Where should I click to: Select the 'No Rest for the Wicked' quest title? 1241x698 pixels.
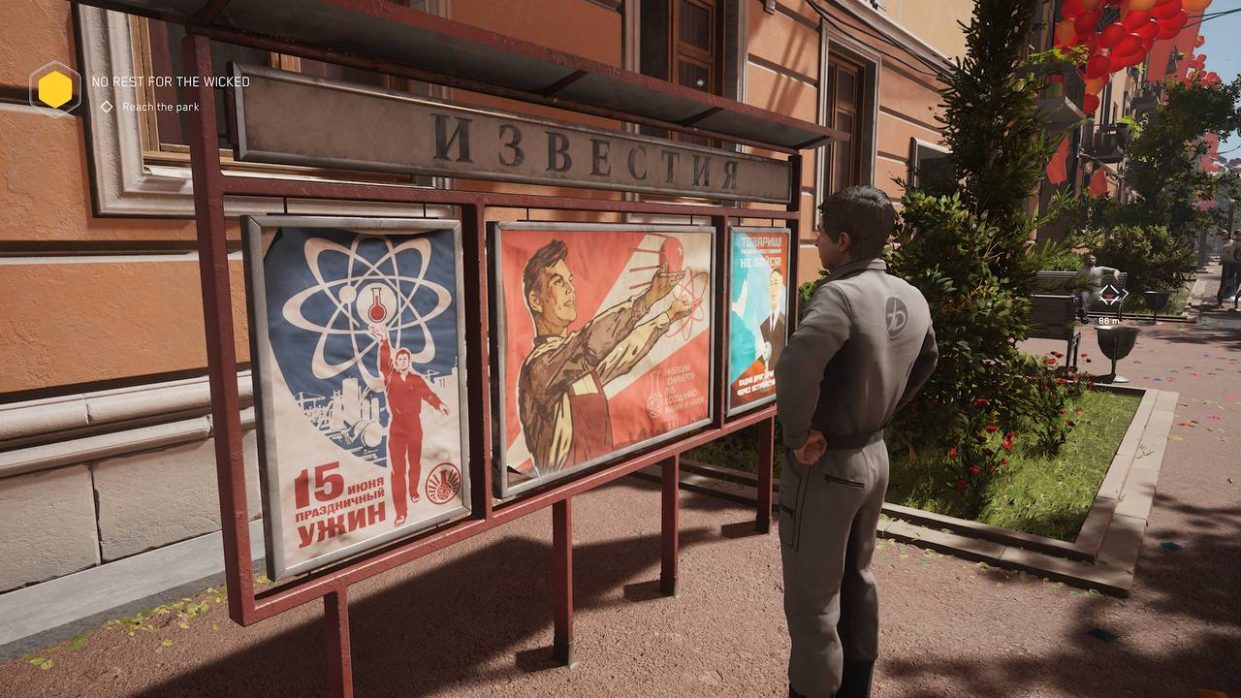[170, 82]
